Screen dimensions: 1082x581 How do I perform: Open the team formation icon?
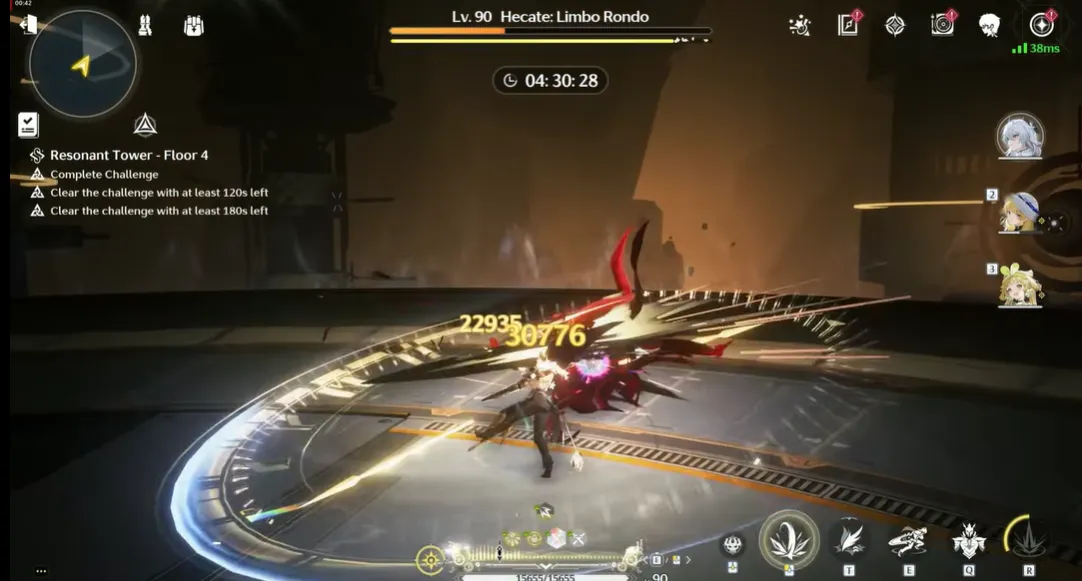[145, 26]
